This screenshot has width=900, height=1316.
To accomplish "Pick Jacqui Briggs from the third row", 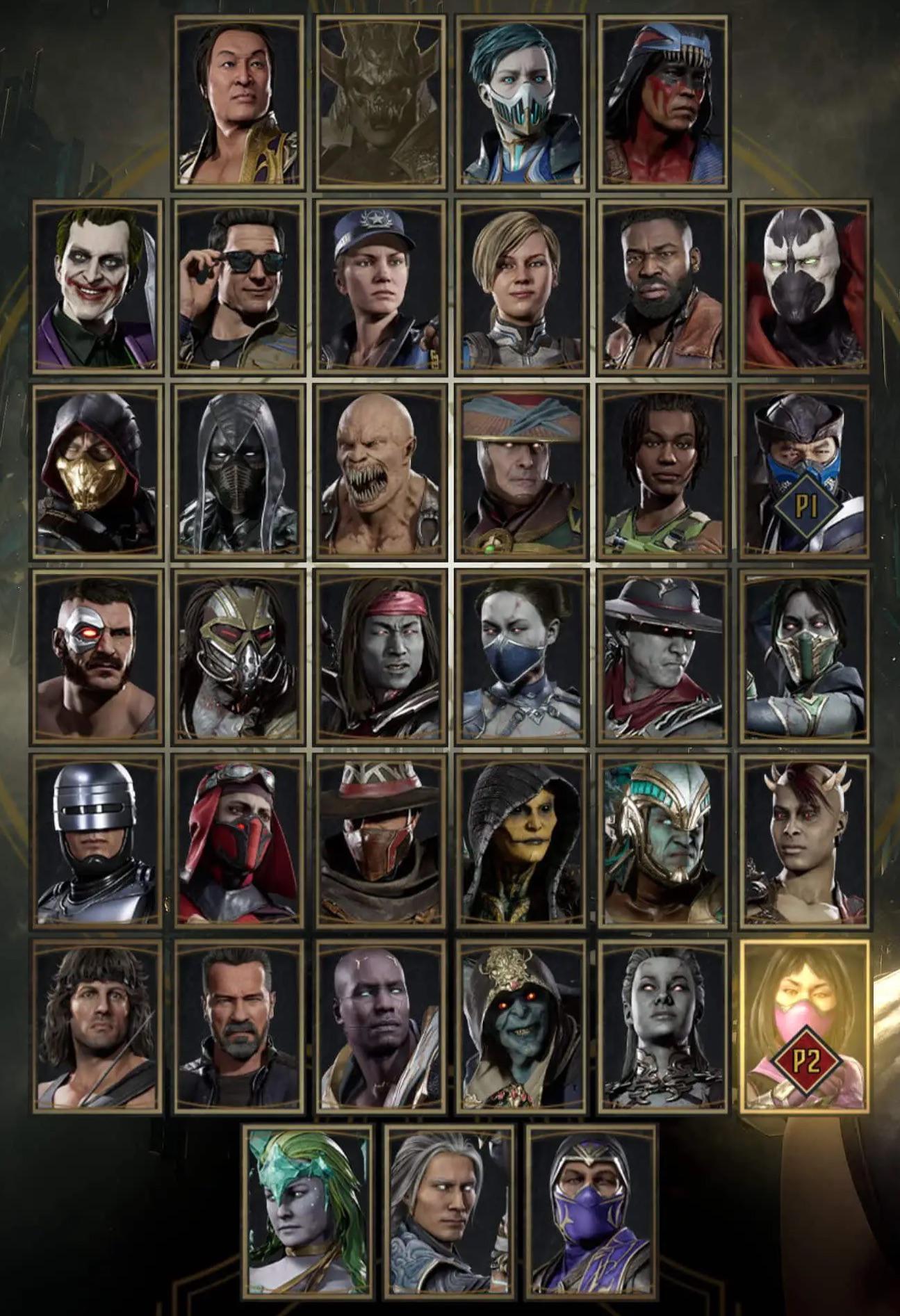I will [x=660, y=473].
